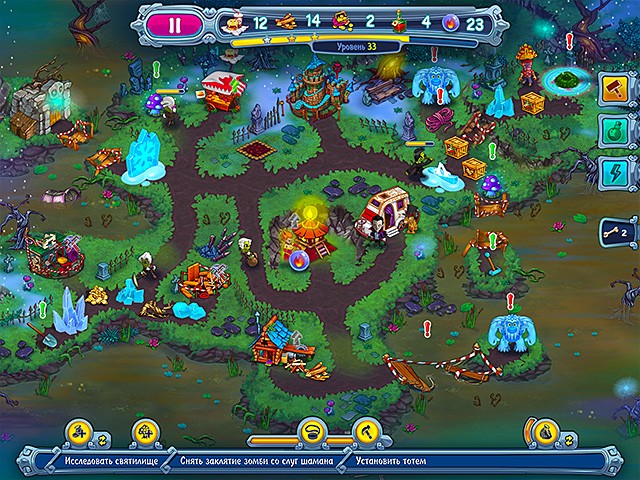Use the green potion bonus
Viewport: 640px width, 480px height.
[610, 130]
